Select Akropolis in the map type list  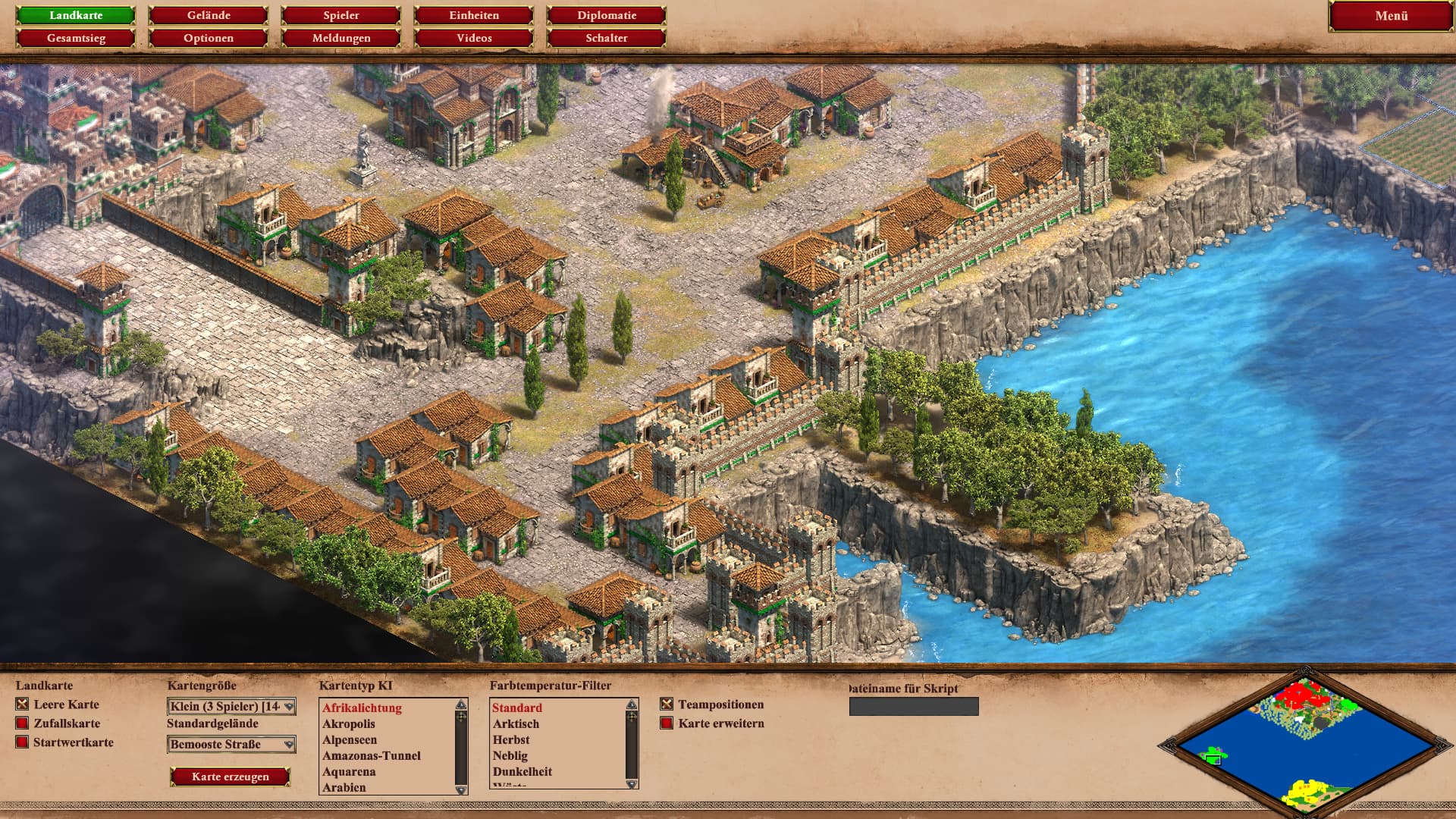(349, 724)
